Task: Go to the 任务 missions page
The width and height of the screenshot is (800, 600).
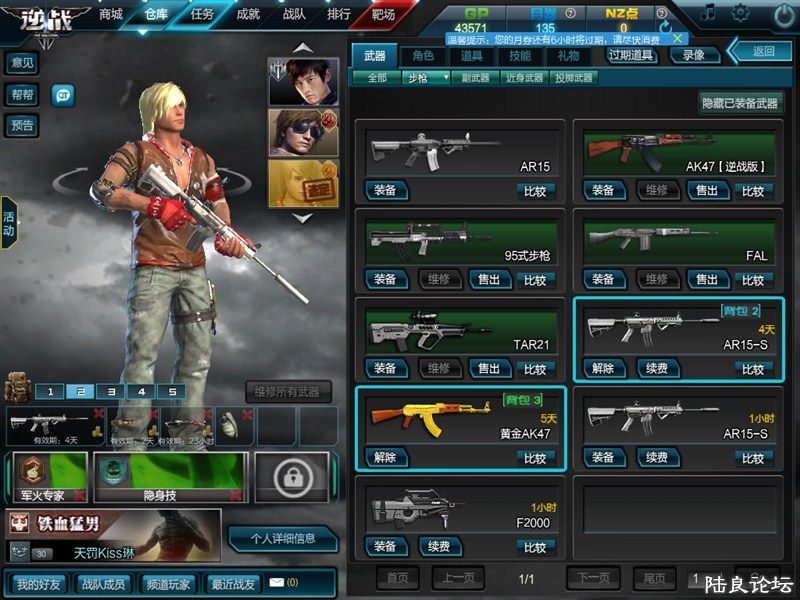Action: pyautogui.click(x=201, y=14)
